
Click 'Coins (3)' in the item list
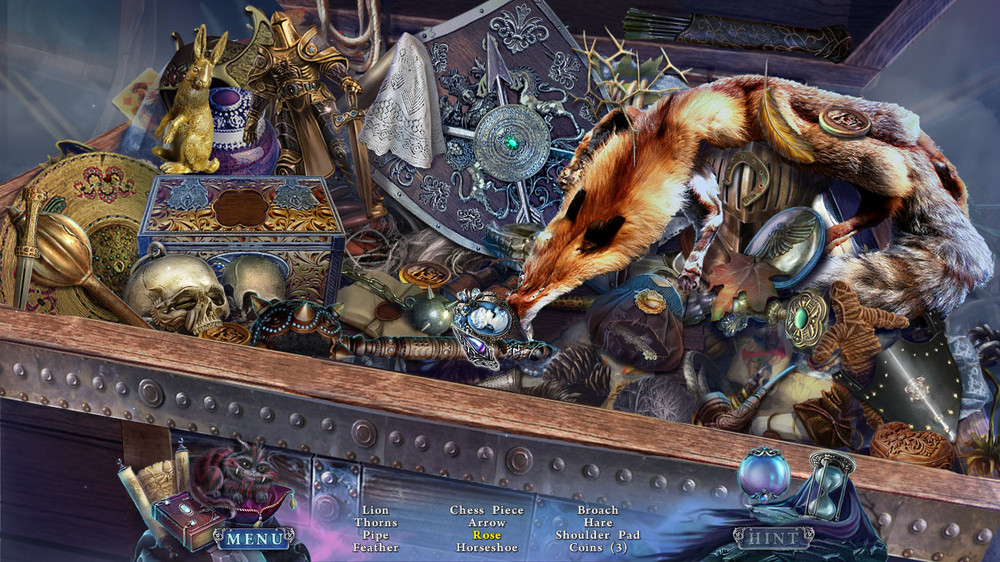[x=598, y=547]
